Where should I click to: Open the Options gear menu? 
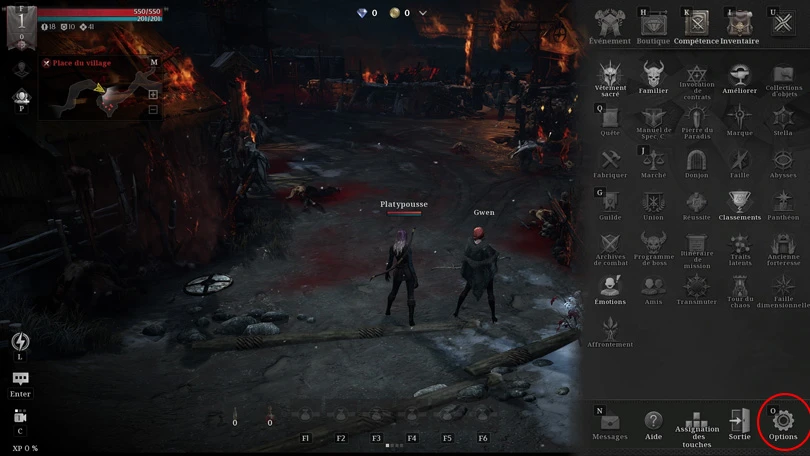coord(783,421)
